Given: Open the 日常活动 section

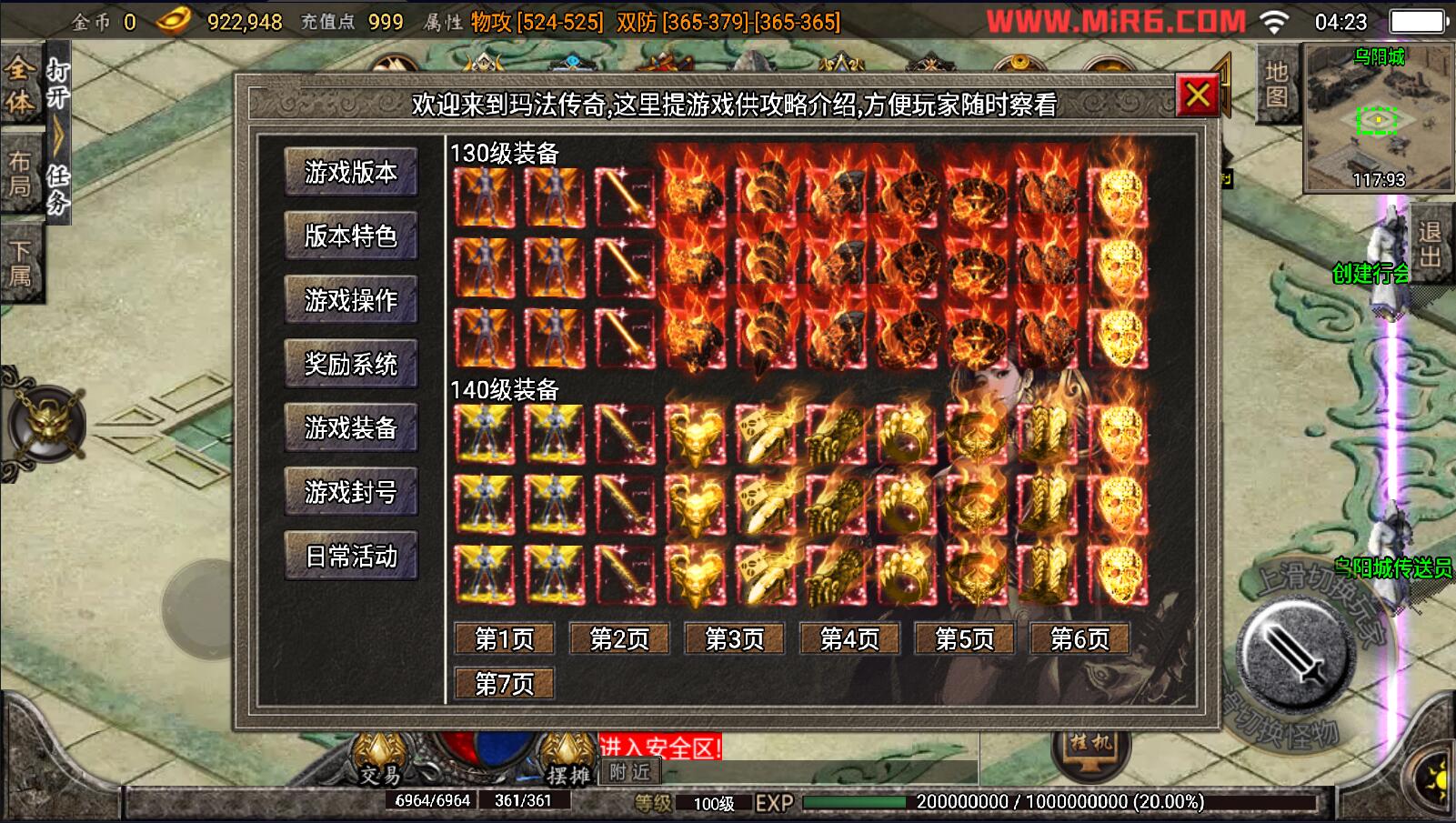Looking at the screenshot, I should click(x=350, y=556).
